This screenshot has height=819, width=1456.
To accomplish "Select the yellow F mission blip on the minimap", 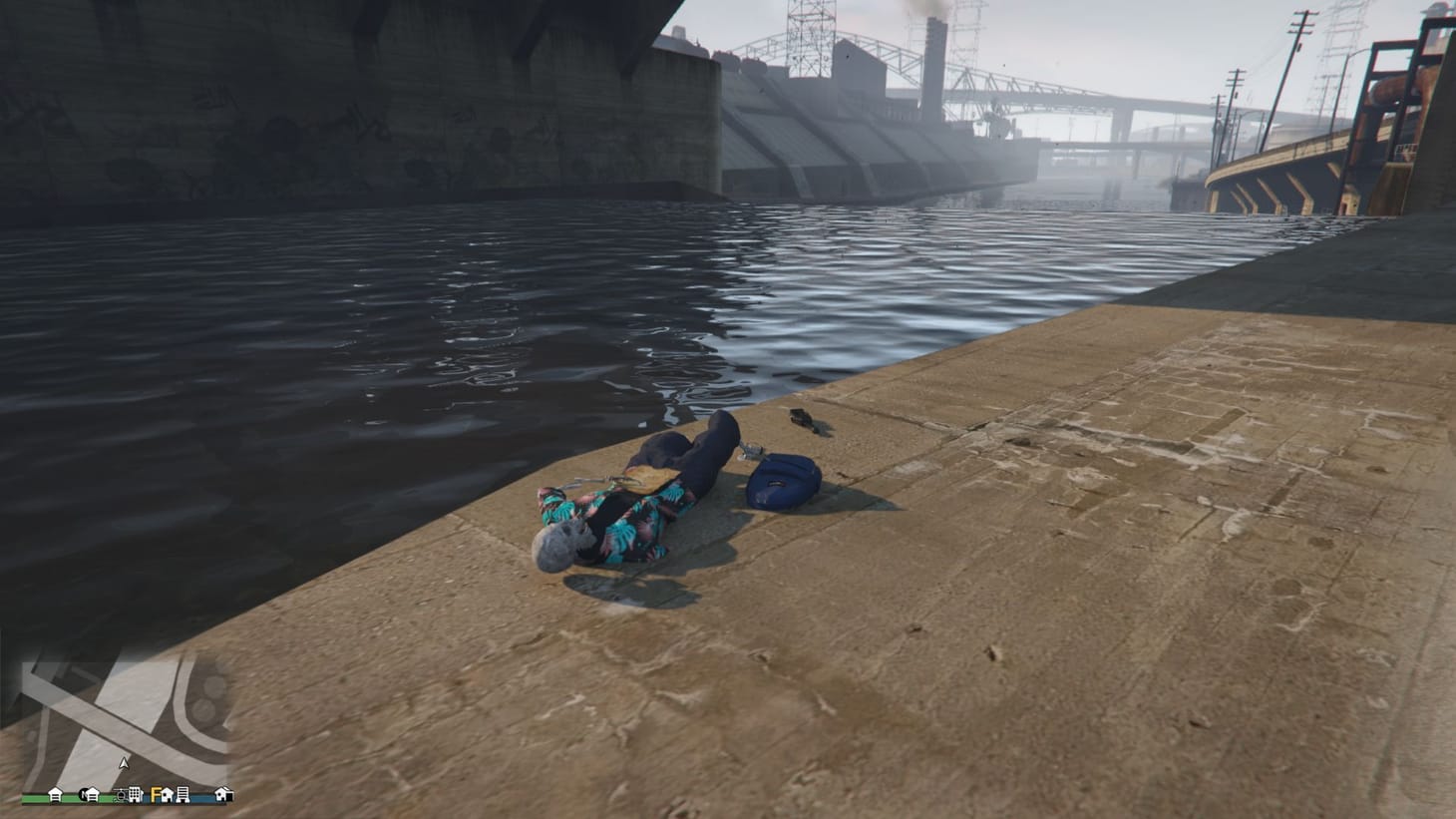I will click(155, 795).
